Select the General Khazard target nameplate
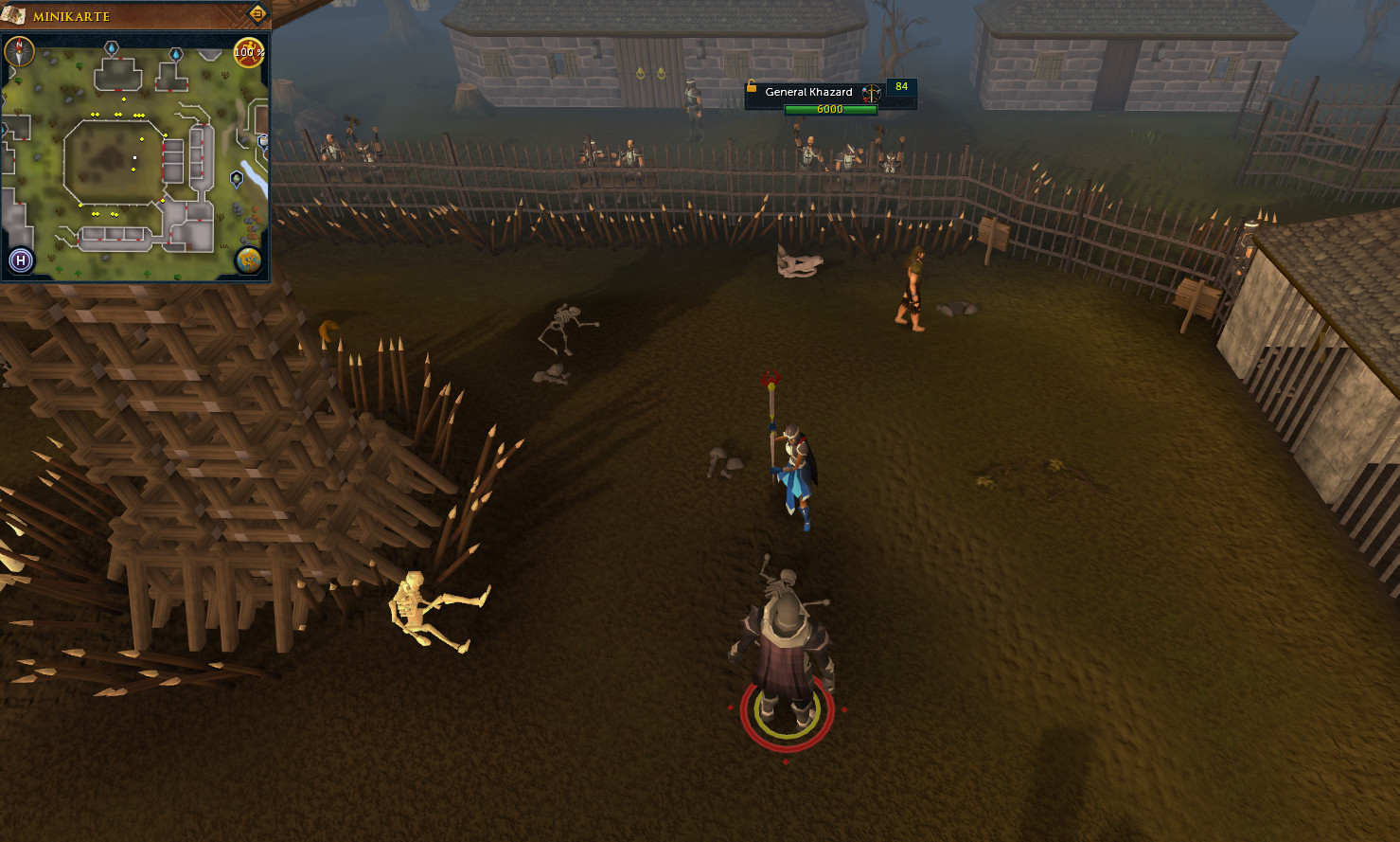Screen dimensions: 1400x842 [808, 92]
